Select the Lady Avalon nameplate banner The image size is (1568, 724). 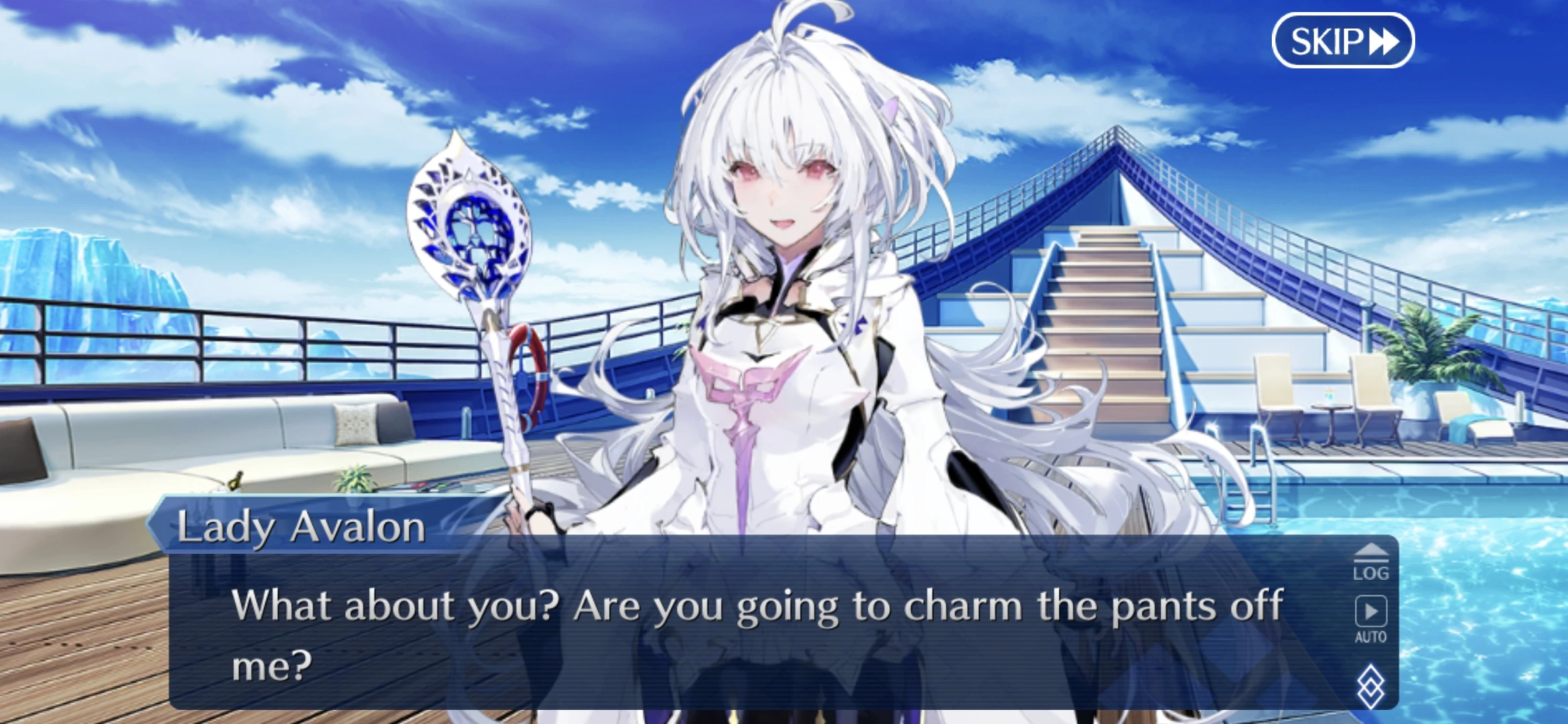tap(302, 528)
